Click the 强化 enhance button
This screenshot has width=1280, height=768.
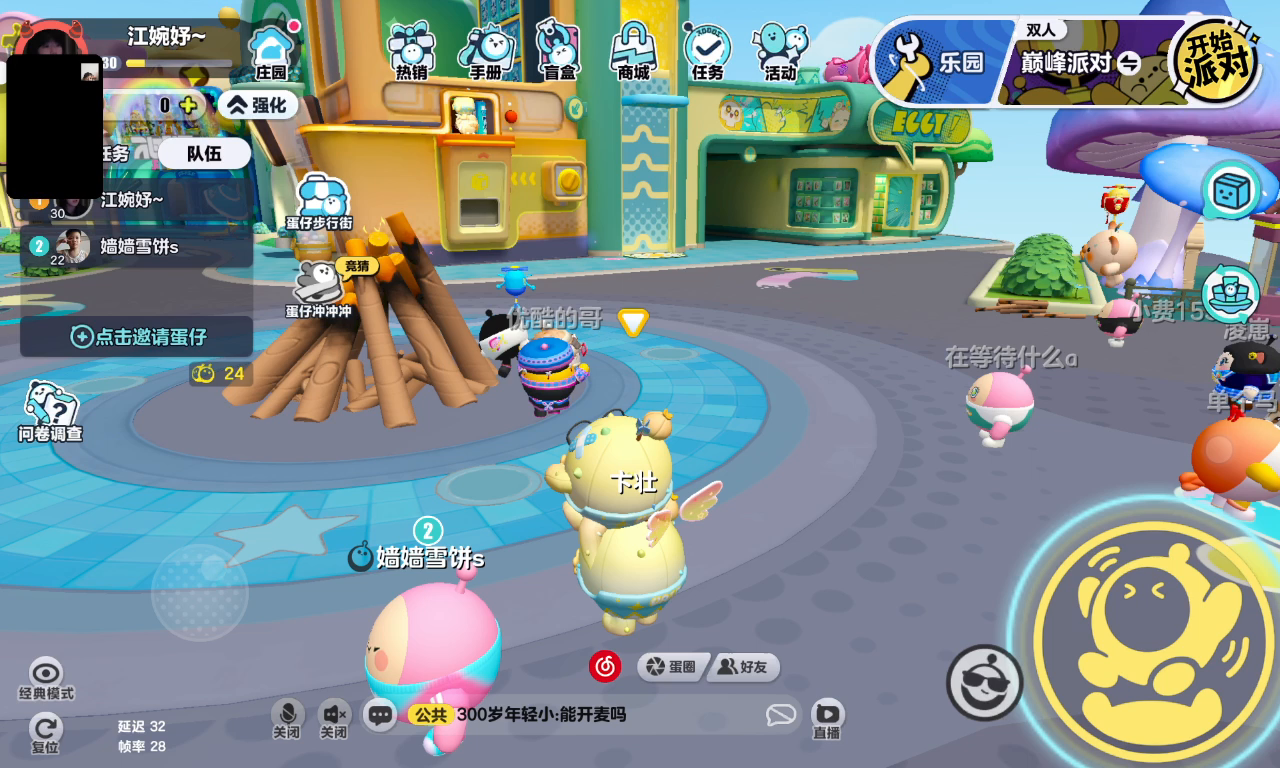[x=257, y=104]
